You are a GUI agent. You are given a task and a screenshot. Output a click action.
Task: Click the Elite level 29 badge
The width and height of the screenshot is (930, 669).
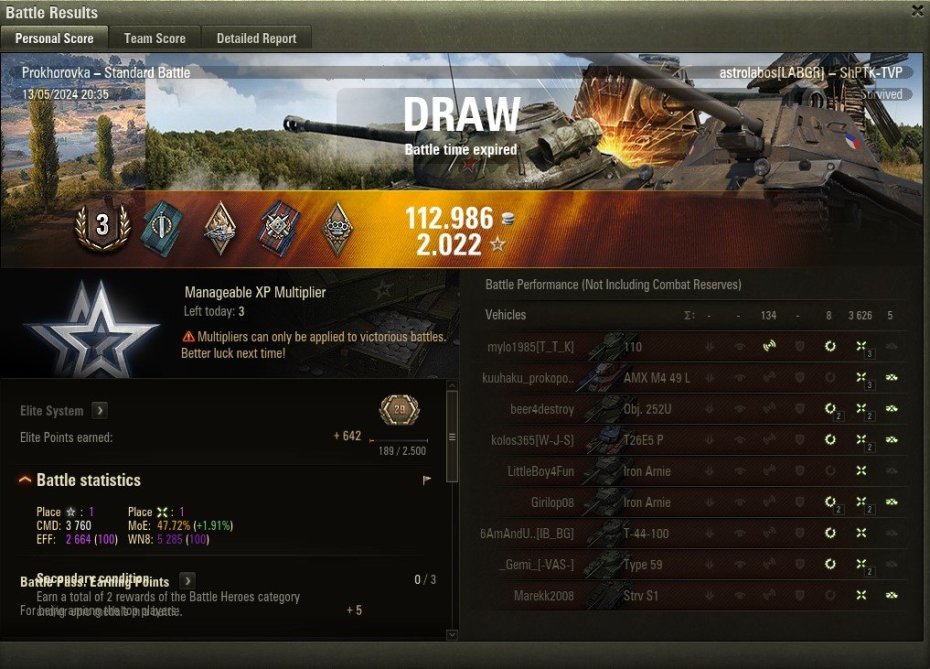pyautogui.click(x=400, y=410)
